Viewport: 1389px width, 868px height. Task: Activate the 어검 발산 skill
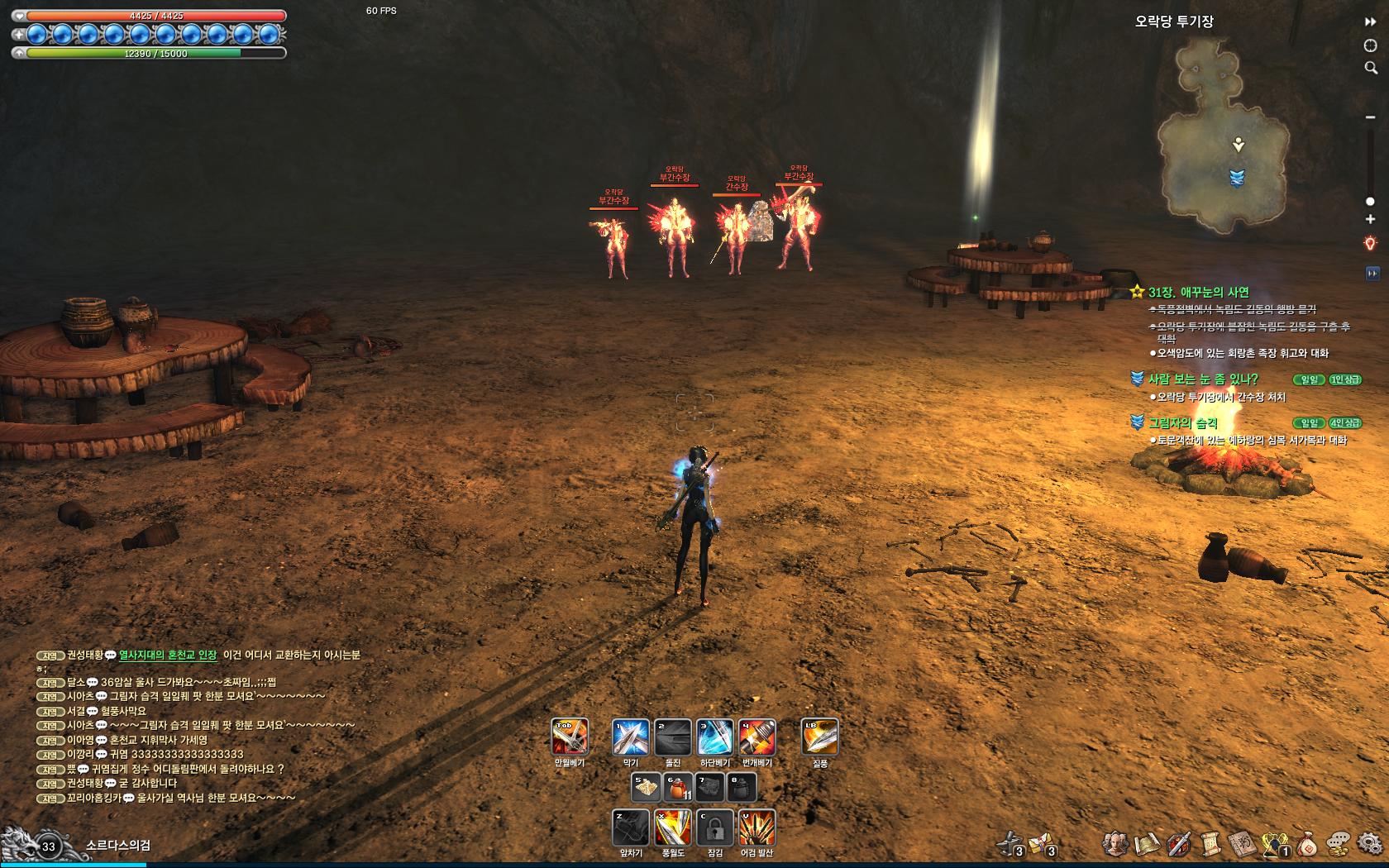tap(757, 827)
